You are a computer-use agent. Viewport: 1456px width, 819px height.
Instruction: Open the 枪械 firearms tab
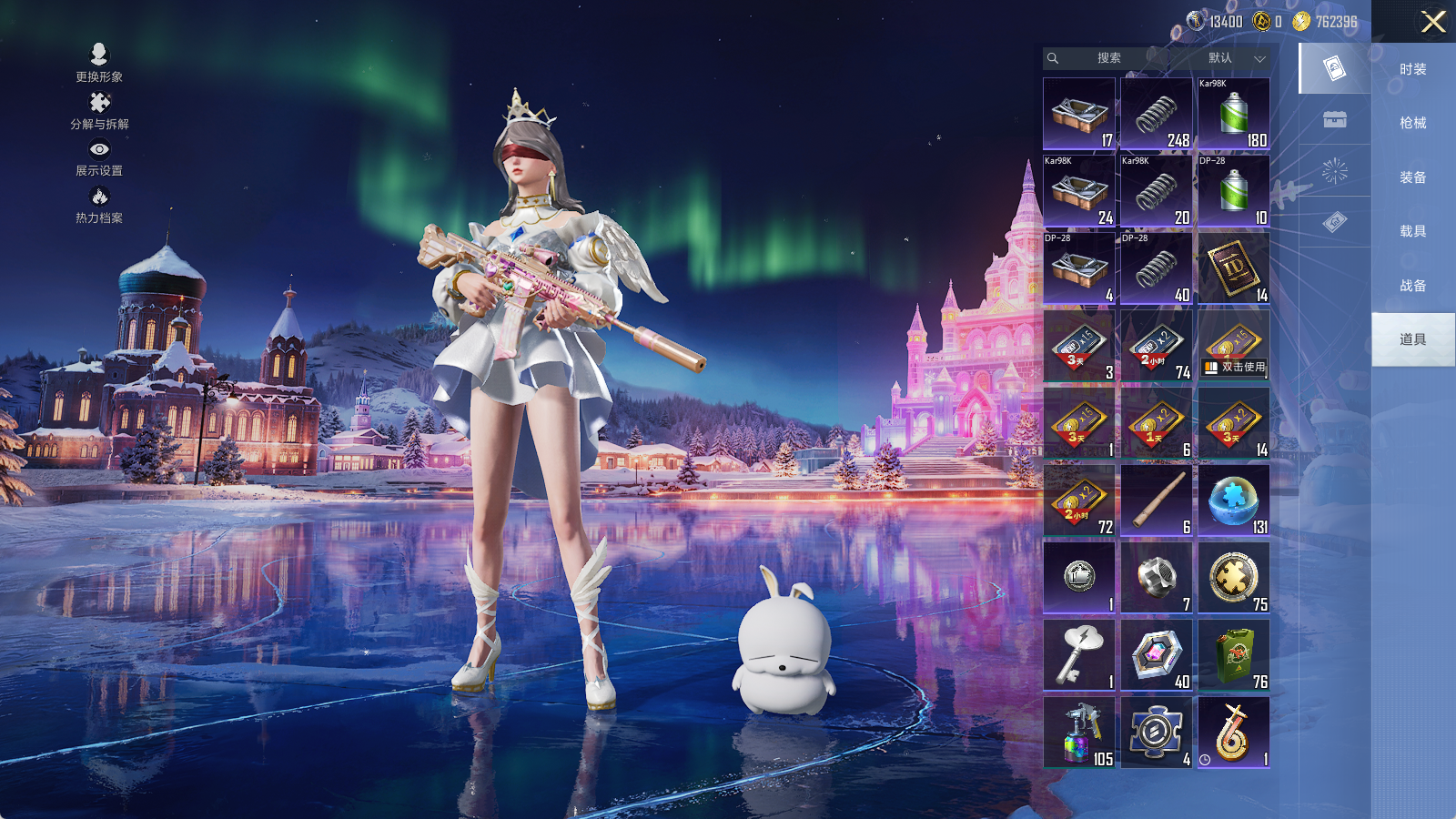point(1412,123)
